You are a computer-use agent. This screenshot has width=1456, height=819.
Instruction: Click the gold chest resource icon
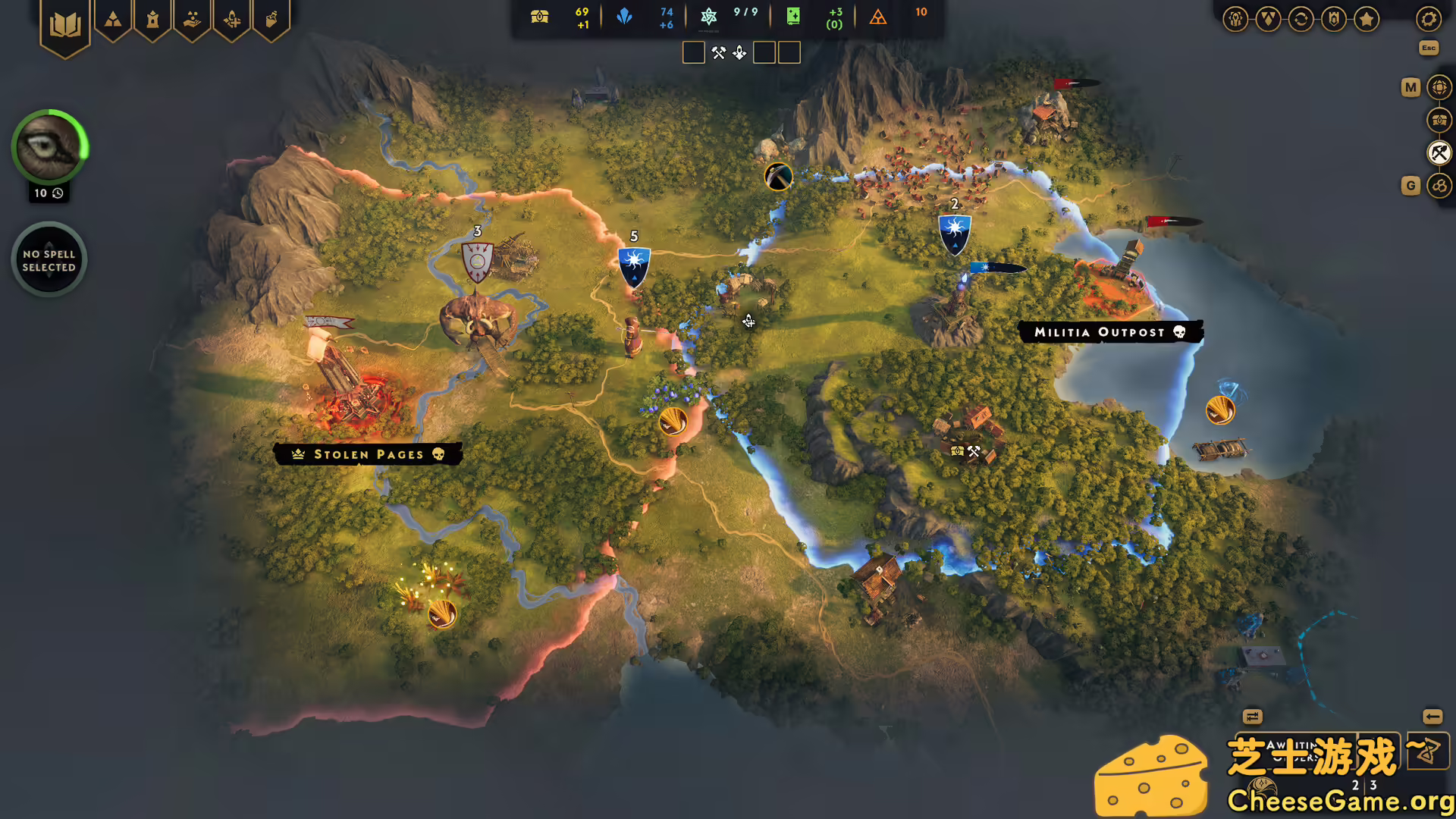tap(540, 15)
